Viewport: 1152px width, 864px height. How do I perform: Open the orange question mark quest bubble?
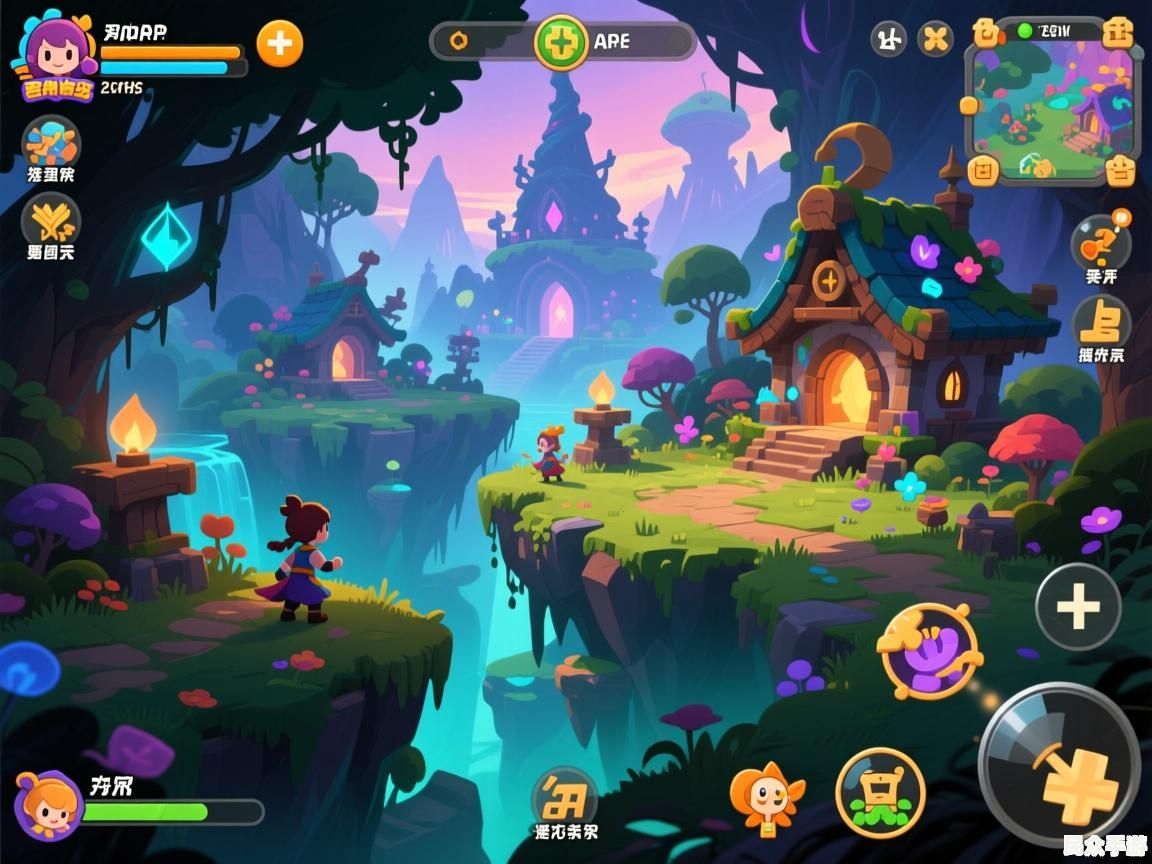pyautogui.click(x=1101, y=242)
